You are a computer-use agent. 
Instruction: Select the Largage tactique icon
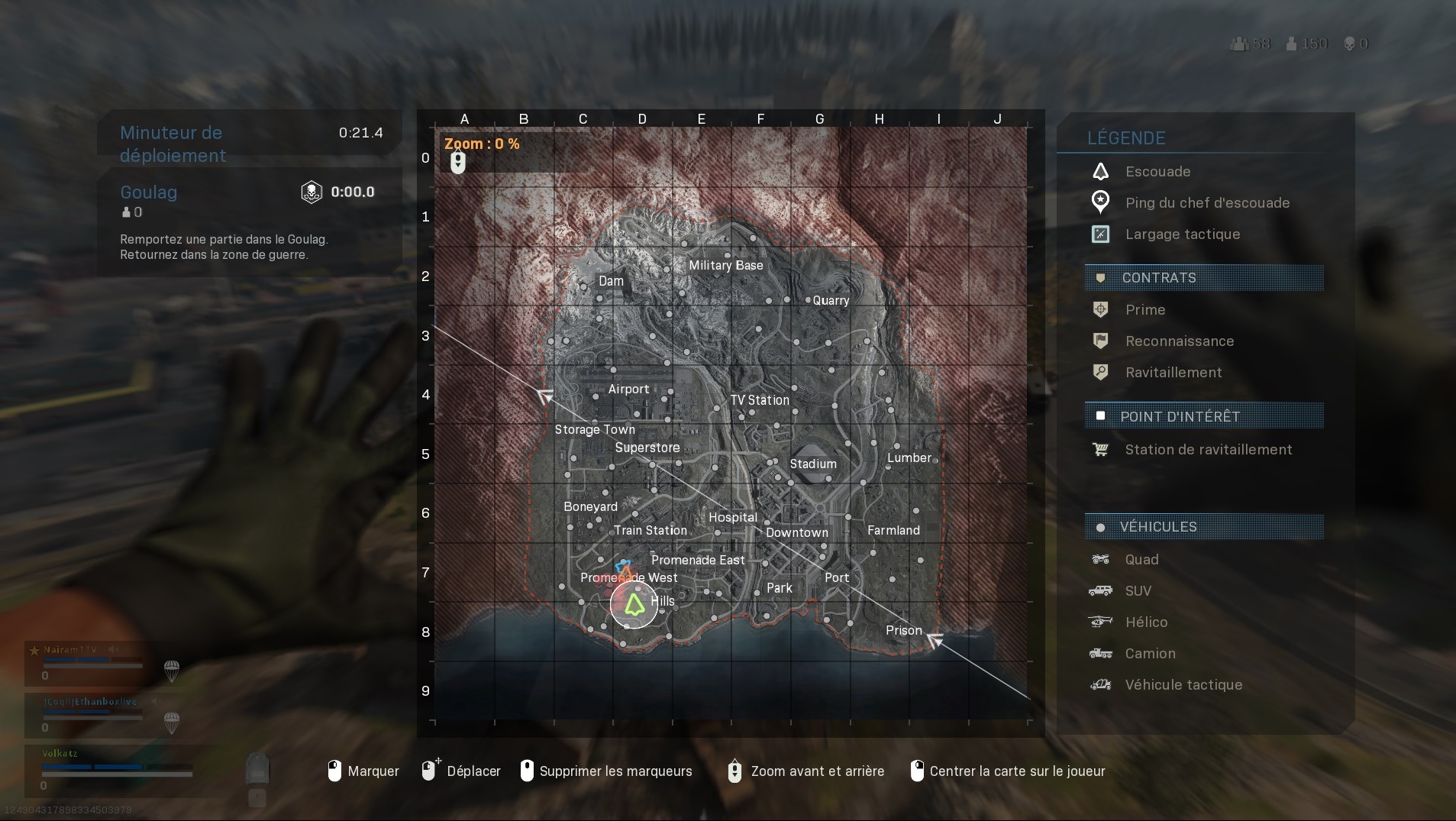[x=1102, y=234]
